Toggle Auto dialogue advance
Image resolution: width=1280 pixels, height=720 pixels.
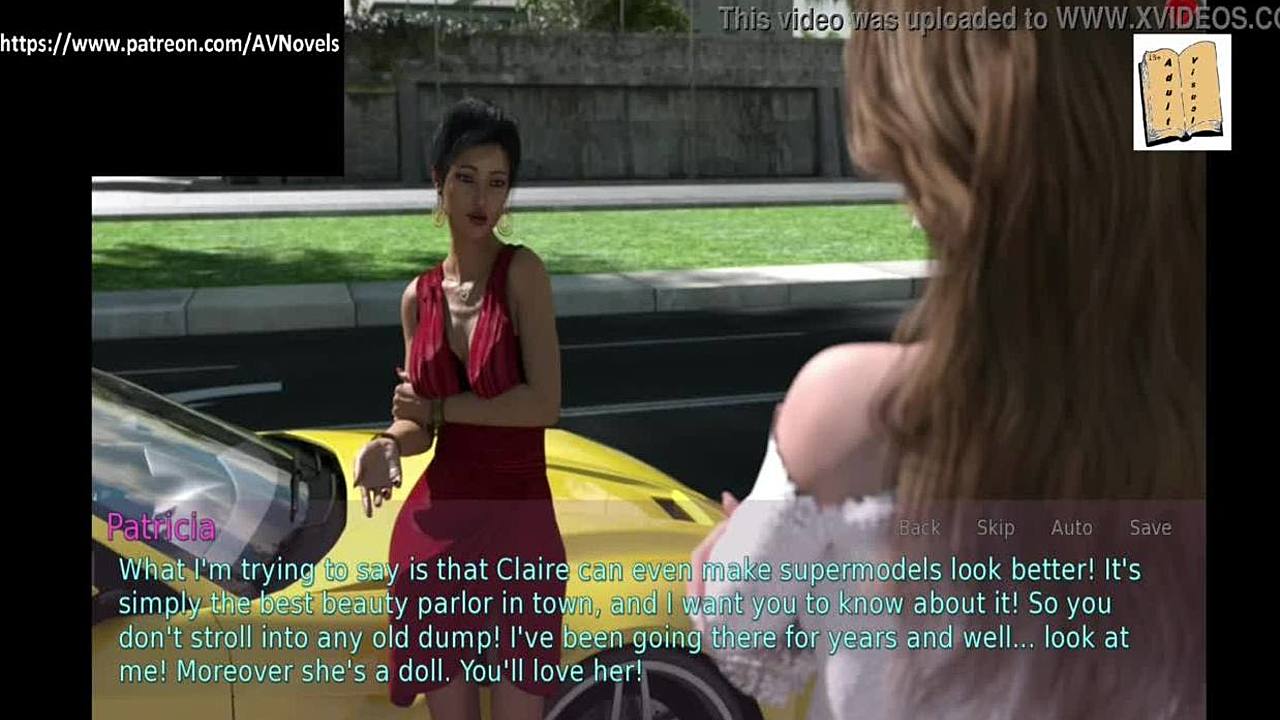pos(1071,528)
